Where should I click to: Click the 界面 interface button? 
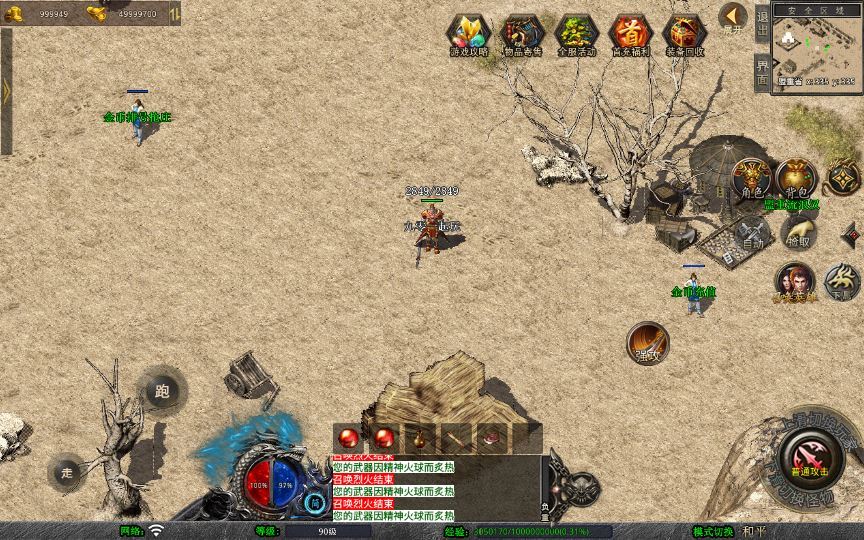click(x=762, y=71)
